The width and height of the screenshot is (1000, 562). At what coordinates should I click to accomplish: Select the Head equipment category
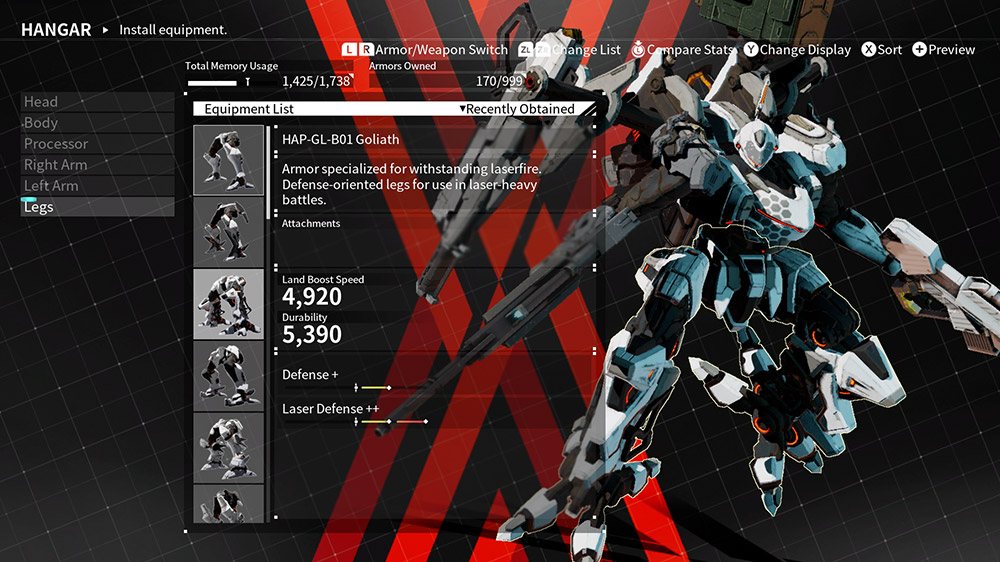click(97, 102)
